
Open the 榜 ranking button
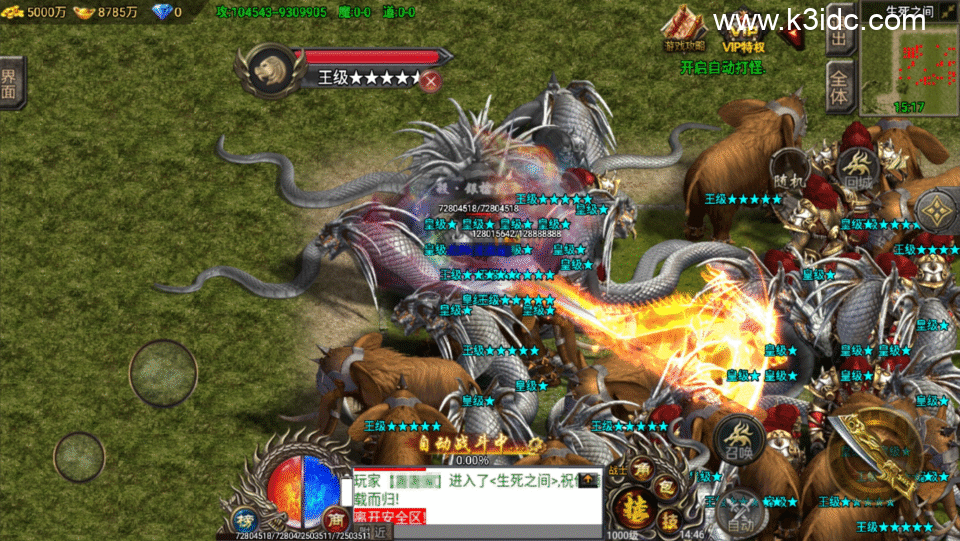click(245, 520)
